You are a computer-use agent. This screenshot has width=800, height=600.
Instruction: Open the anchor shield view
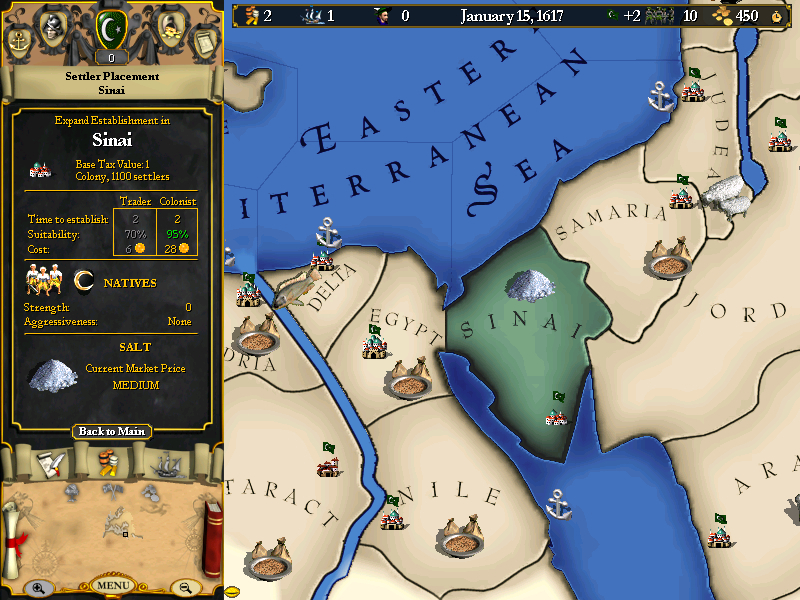(x=19, y=39)
